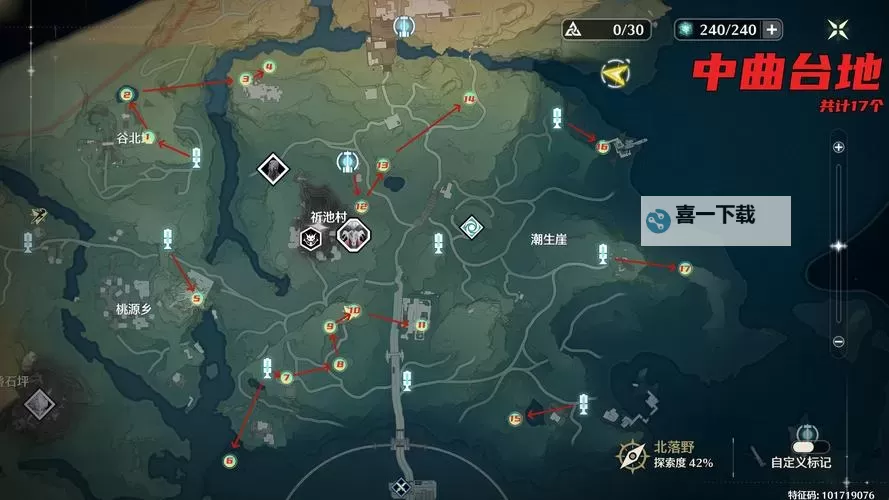Add more waveplates with the plus button

click(x=771, y=29)
